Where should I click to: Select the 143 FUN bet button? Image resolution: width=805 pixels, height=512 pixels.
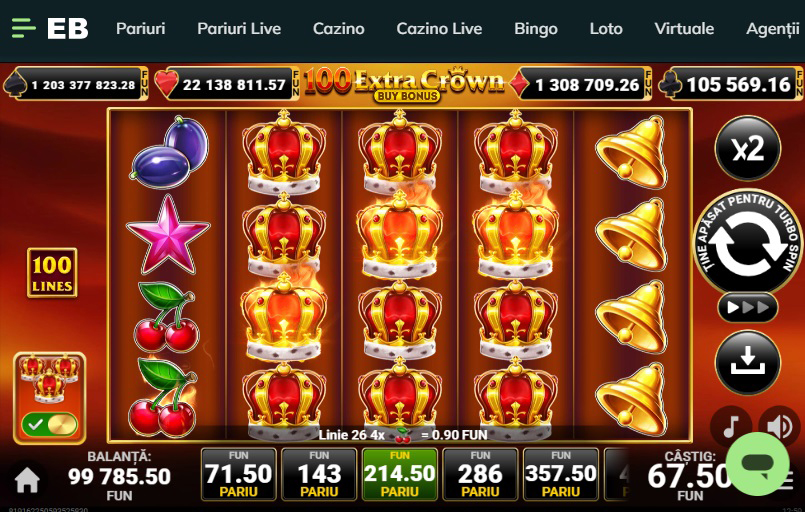[319, 474]
